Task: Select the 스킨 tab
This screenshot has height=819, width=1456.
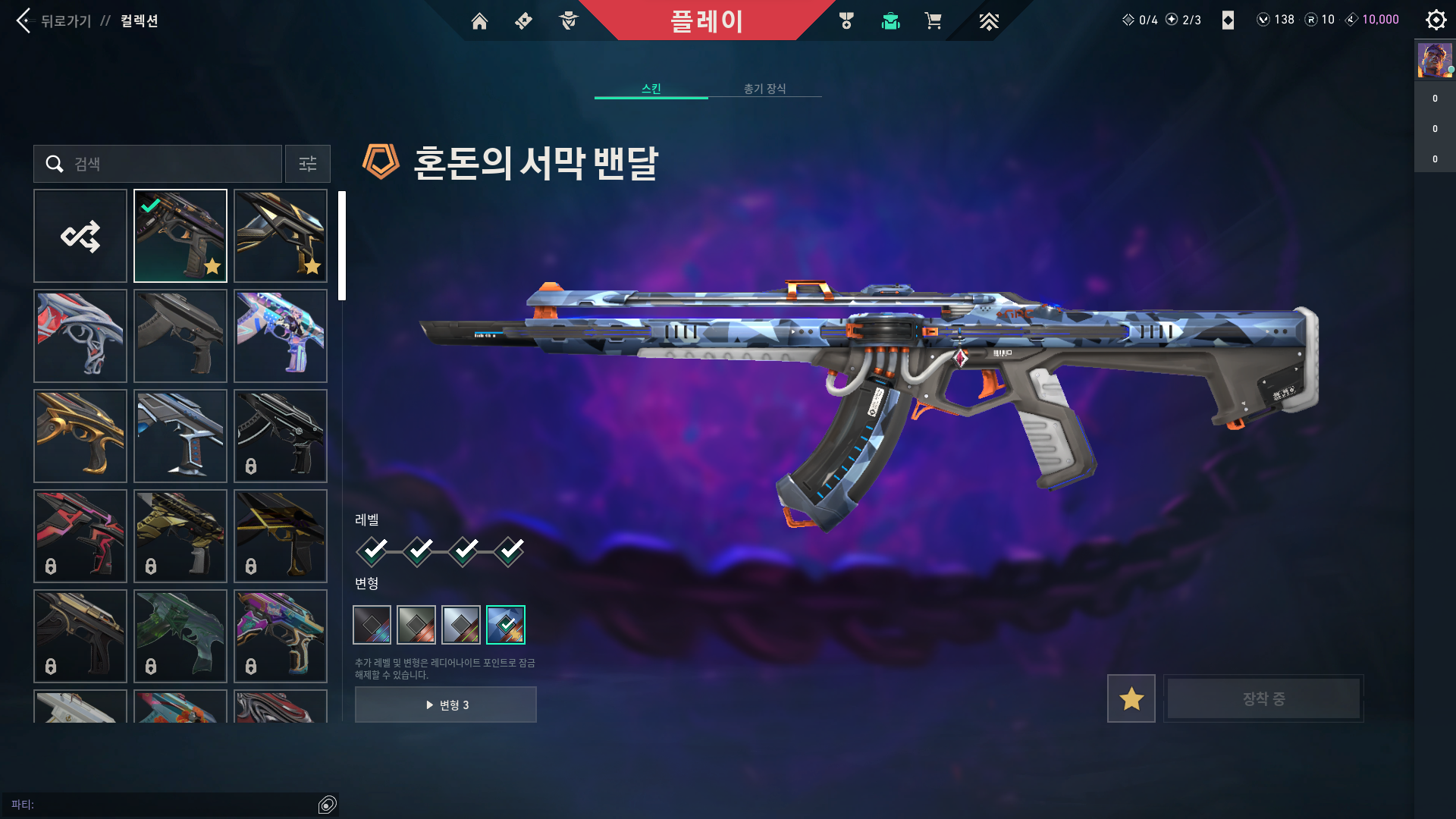Action: coord(651,89)
